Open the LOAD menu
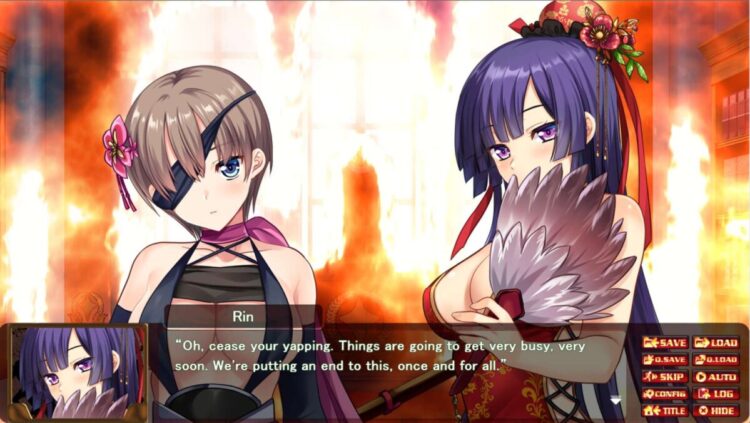This screenshot has width=750, height=423. 716,343
